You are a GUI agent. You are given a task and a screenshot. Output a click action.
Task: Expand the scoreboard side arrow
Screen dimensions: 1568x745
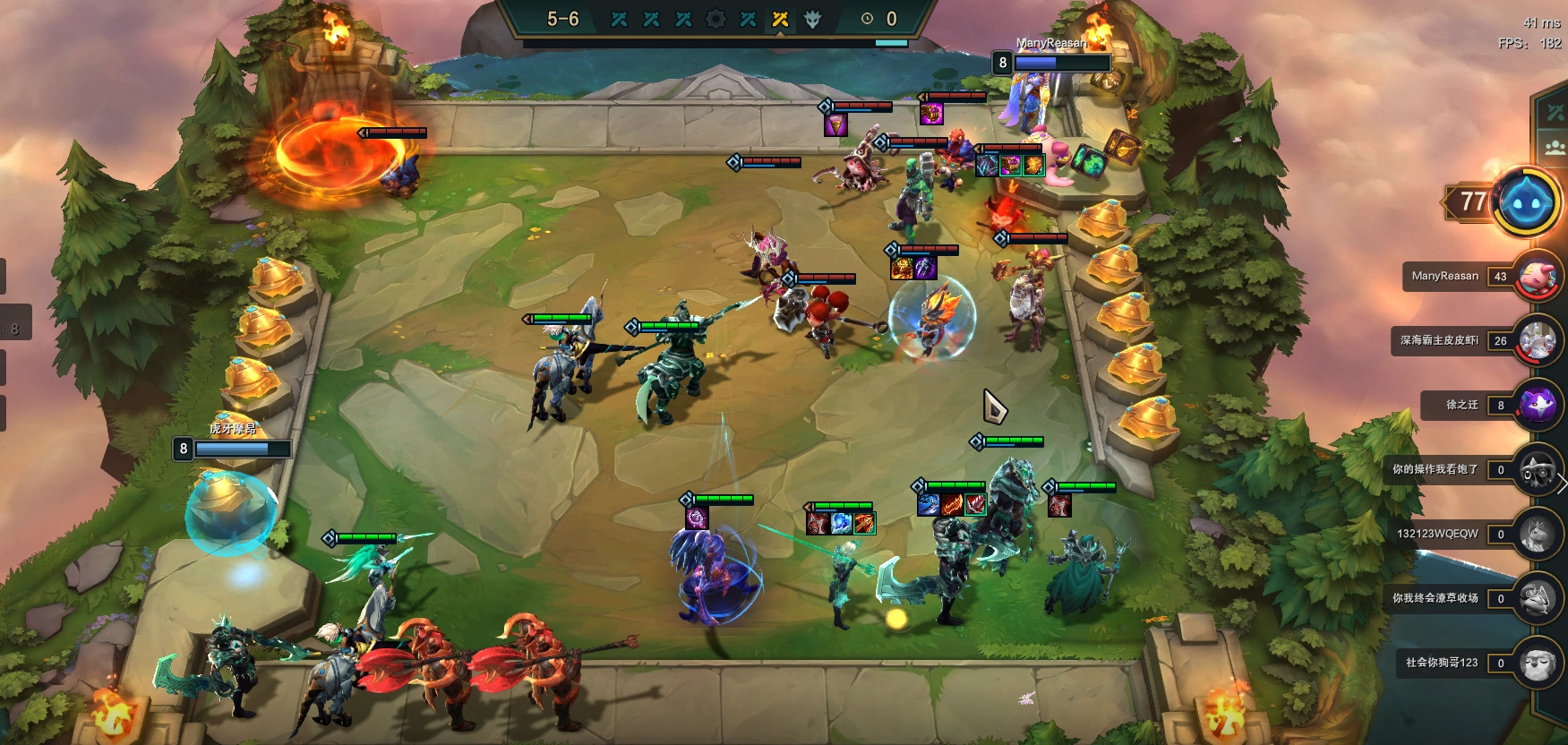1562,484
